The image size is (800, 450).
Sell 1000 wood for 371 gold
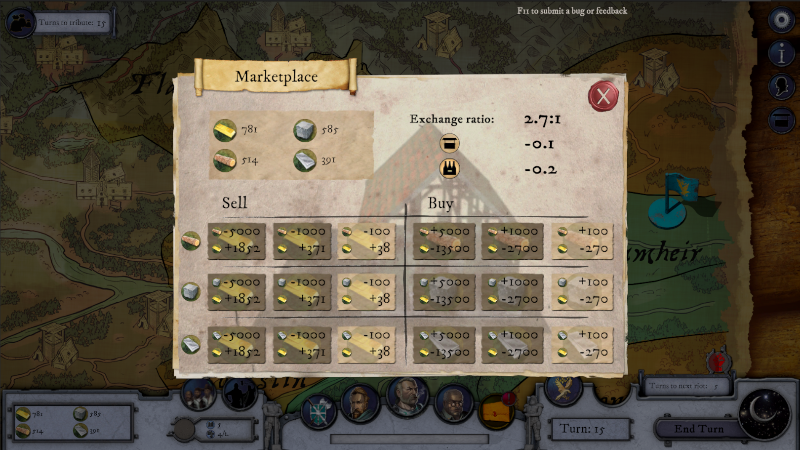pos(302,240)
